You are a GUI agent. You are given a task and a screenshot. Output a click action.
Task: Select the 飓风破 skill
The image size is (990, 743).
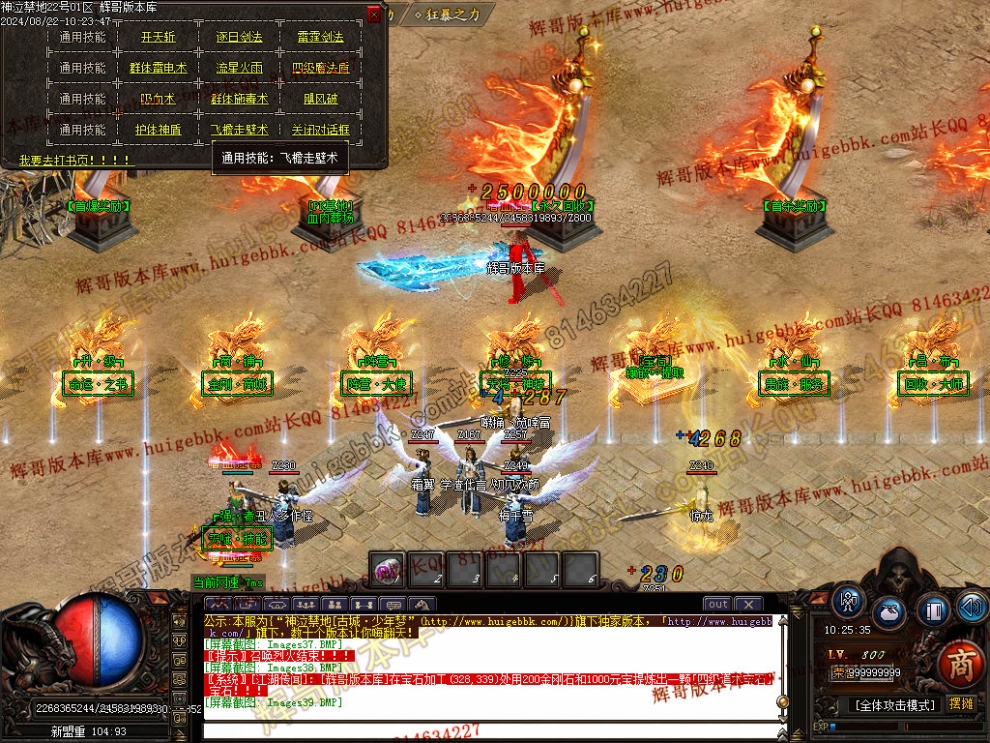click(321, 99)
